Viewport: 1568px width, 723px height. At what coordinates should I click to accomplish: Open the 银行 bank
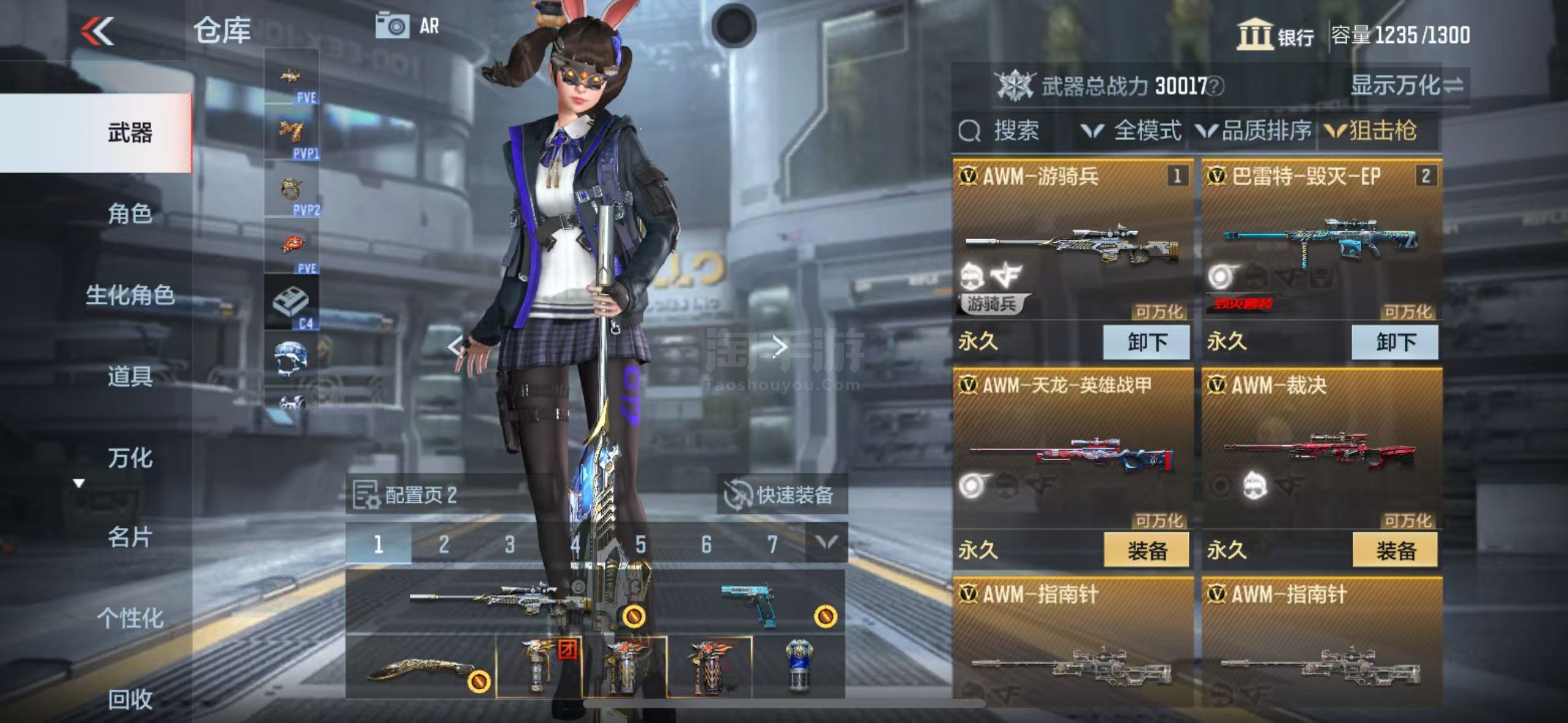[1275, 35]
